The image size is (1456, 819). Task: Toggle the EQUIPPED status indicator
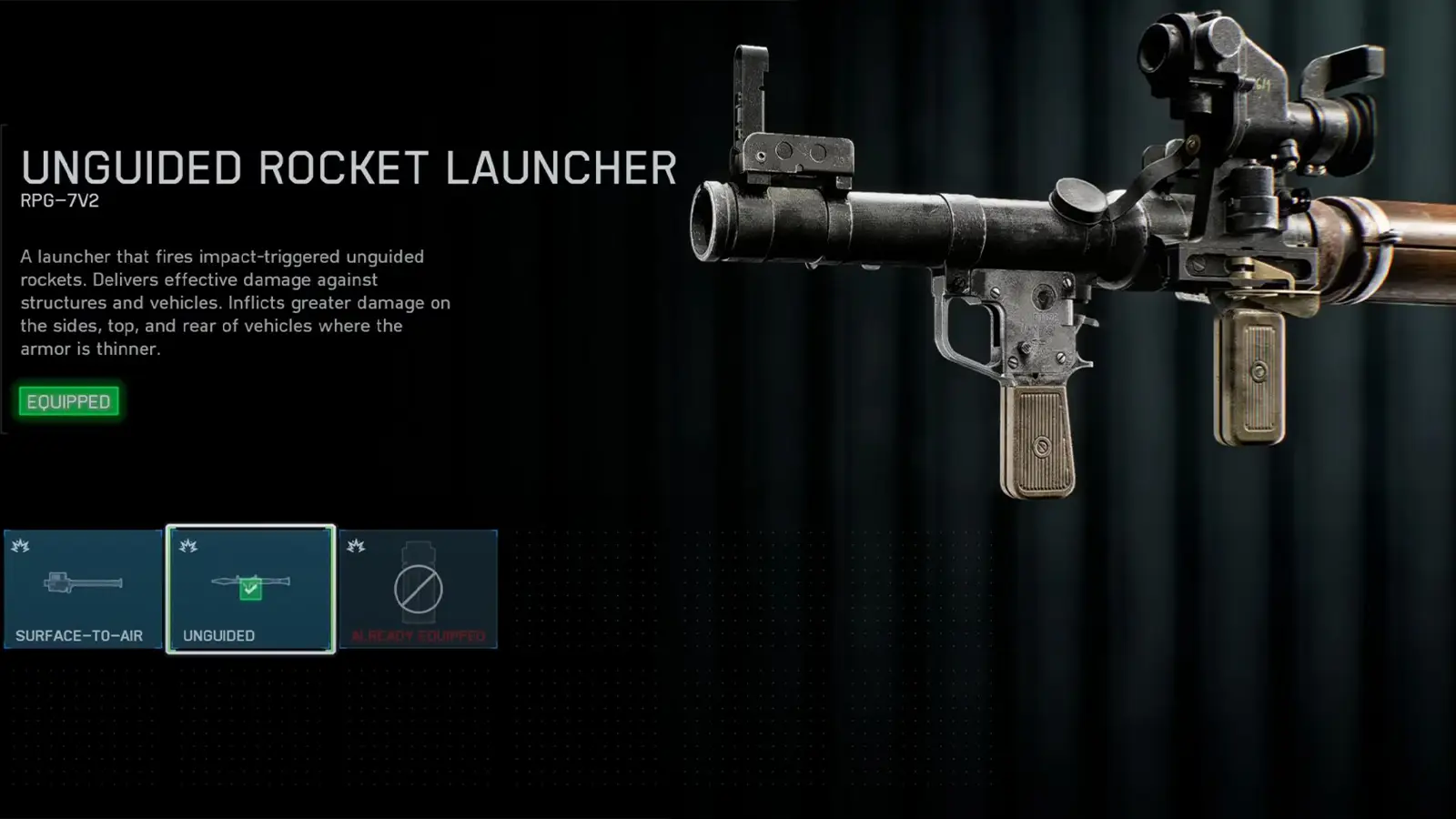(68, 401)
